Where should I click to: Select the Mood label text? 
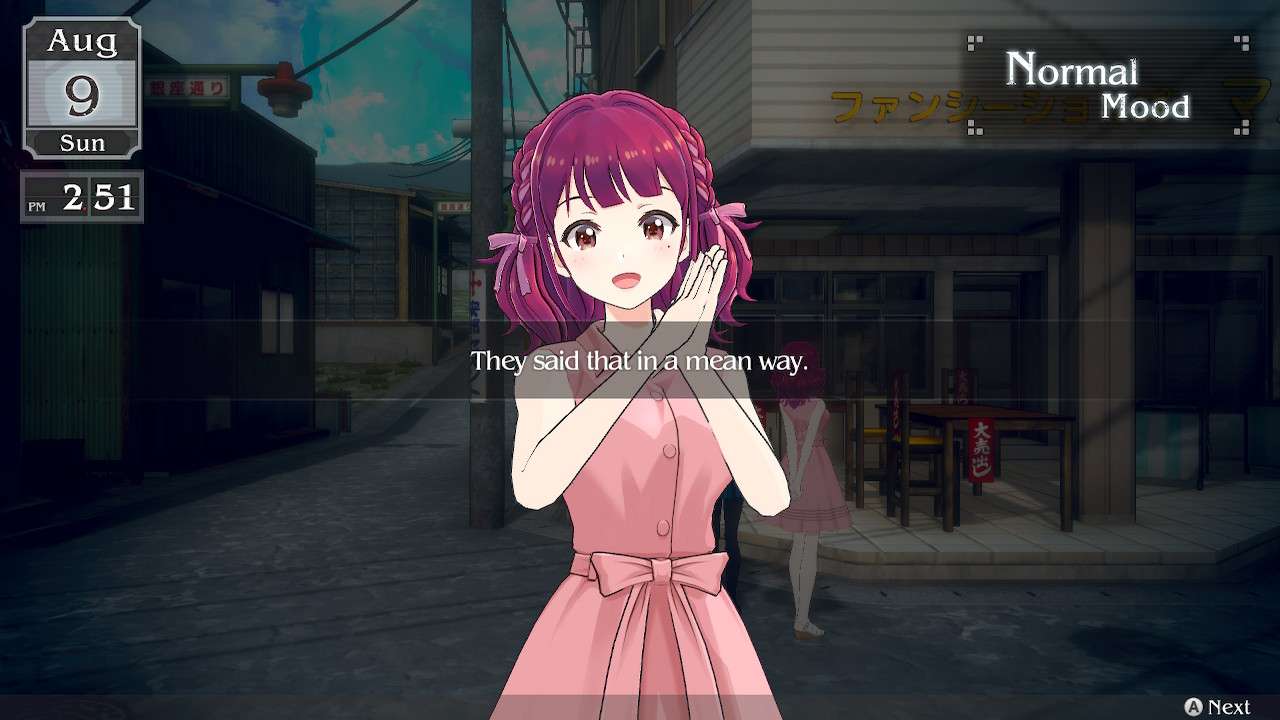[1145, 107]
